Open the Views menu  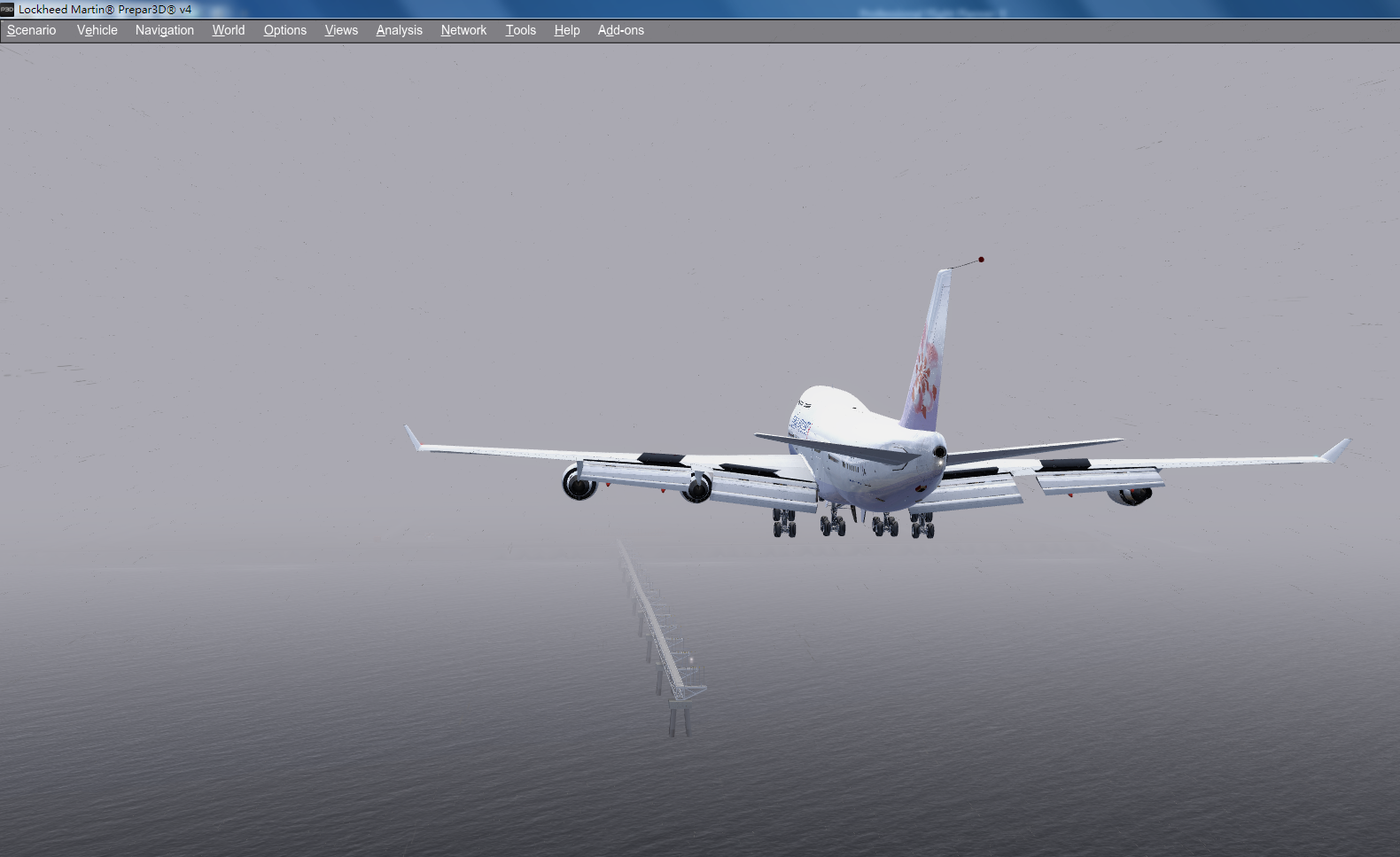click(341, 29)
